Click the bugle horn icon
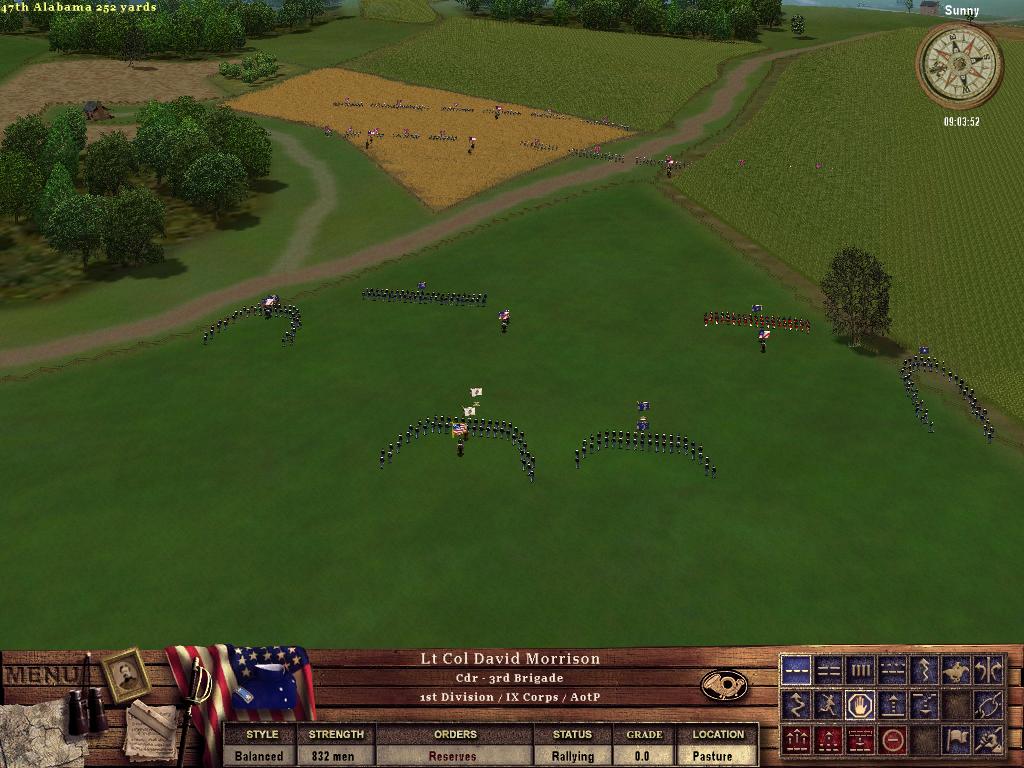This screenshot has width=1024, height=768. (x=724, y=685)
